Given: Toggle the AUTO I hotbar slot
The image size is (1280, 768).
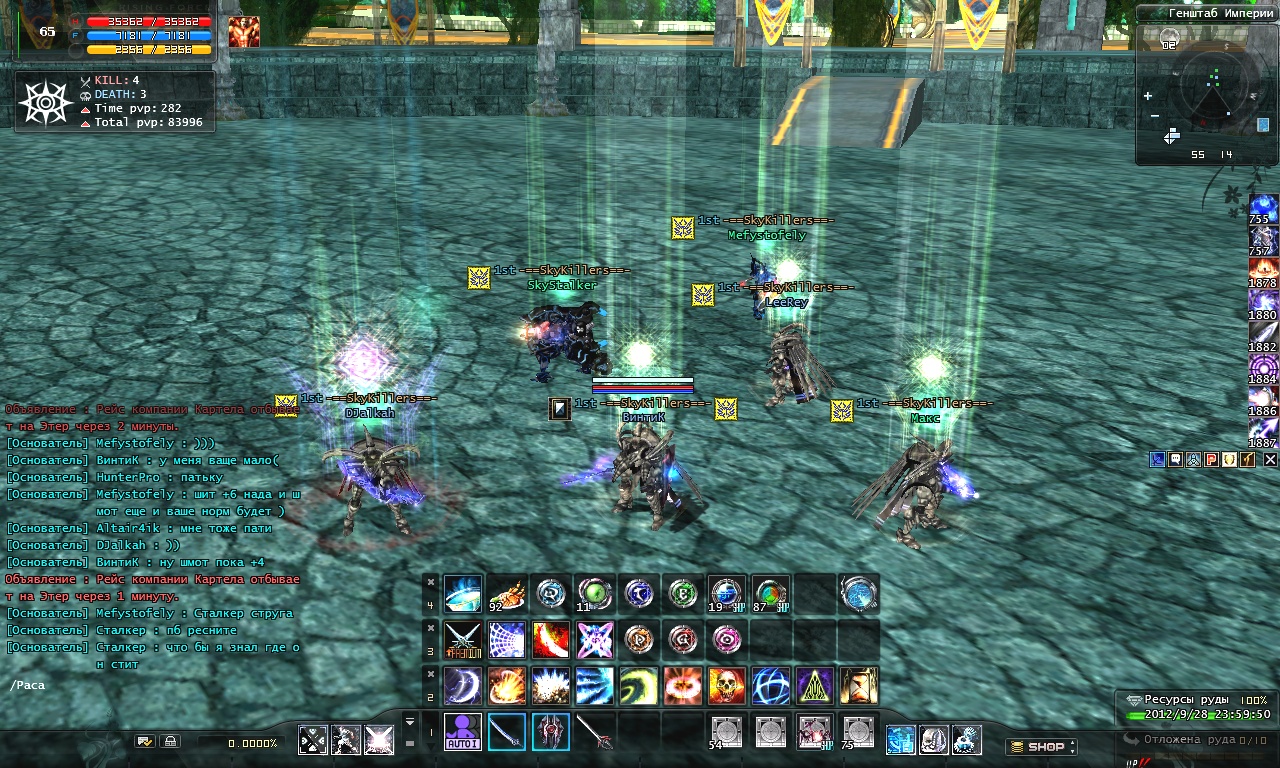Looking at the screenshot, I should tap(463, 731).
